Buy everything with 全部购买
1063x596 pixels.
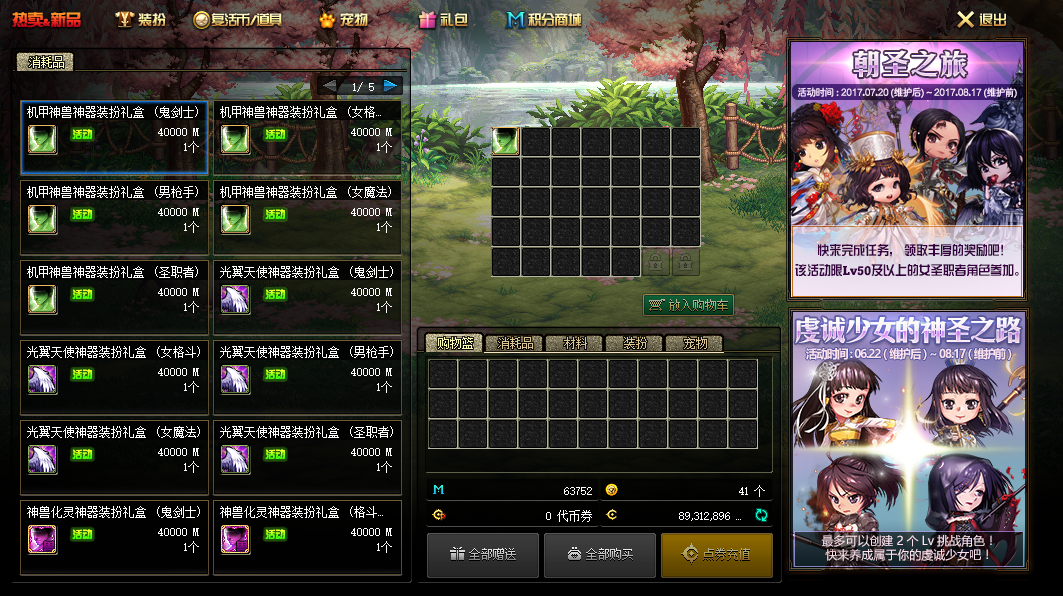600,554
